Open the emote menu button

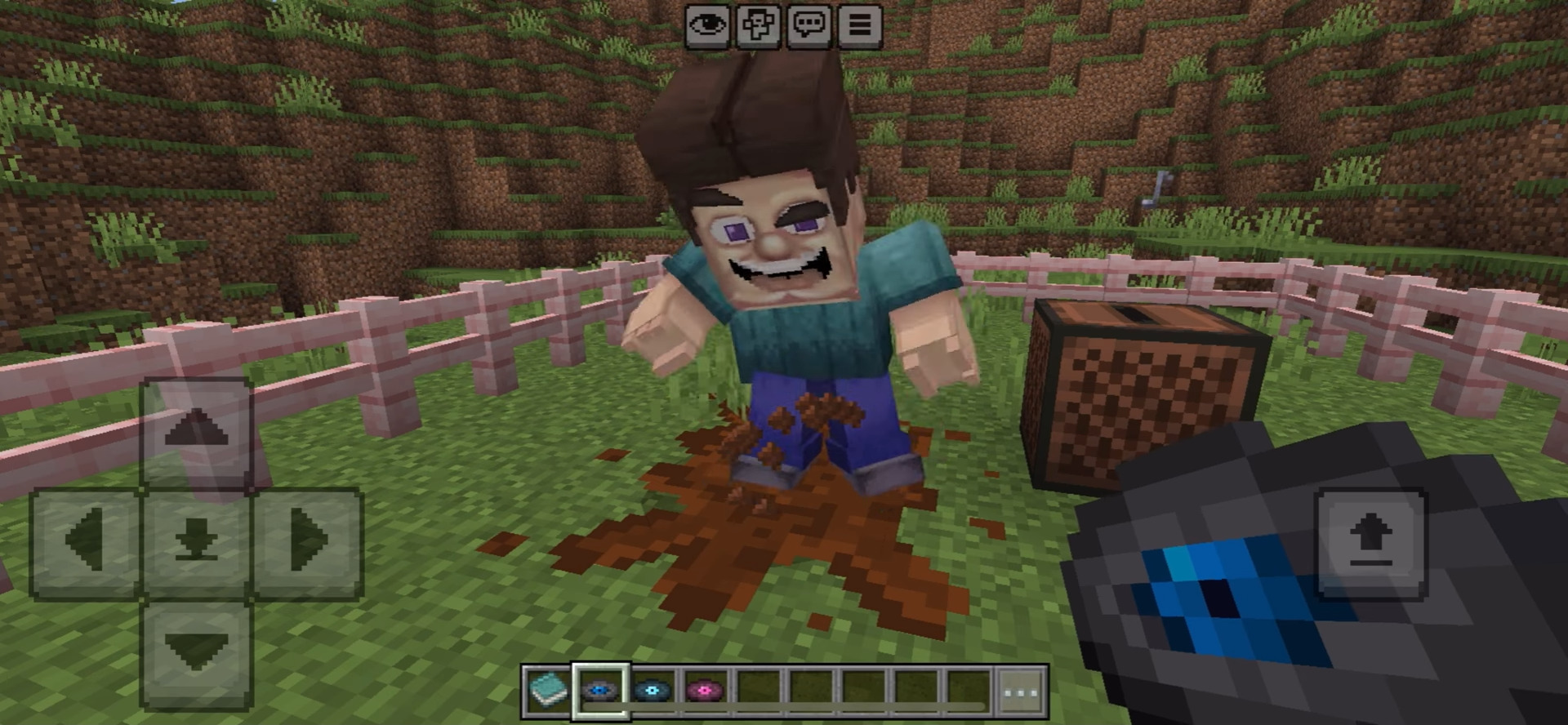[x=758, y=25]
